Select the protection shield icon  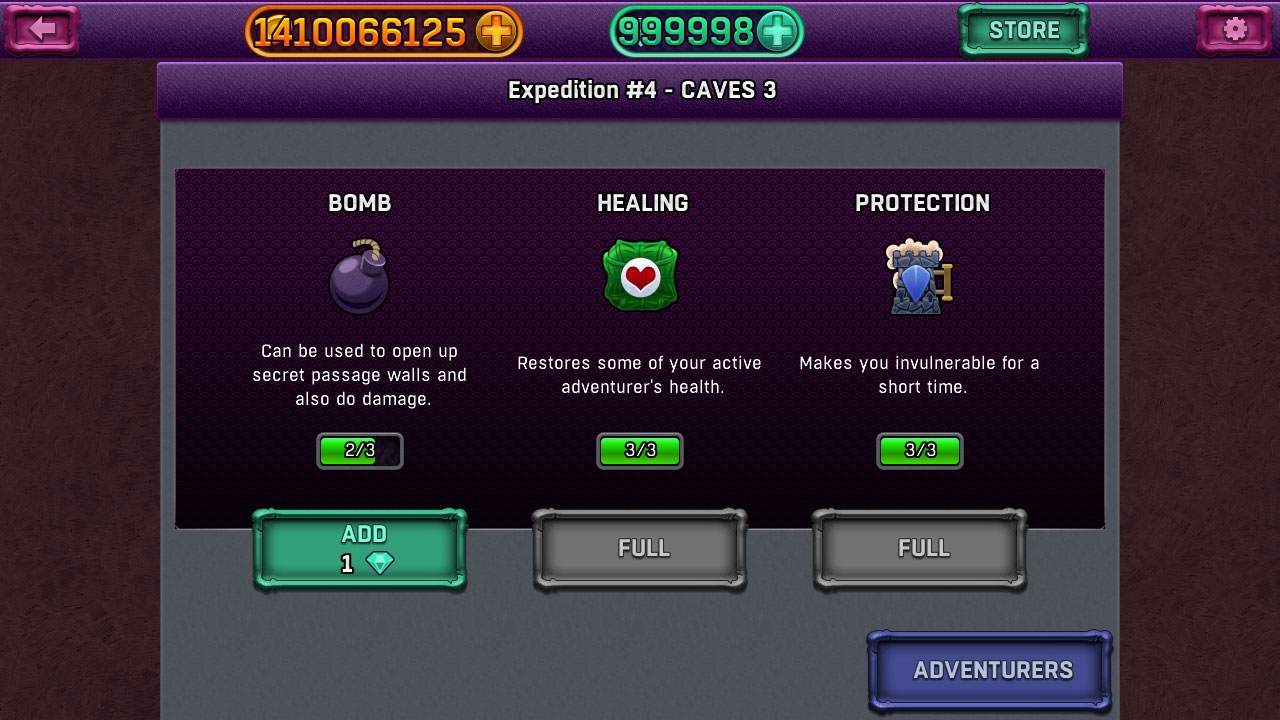[919, 277]
